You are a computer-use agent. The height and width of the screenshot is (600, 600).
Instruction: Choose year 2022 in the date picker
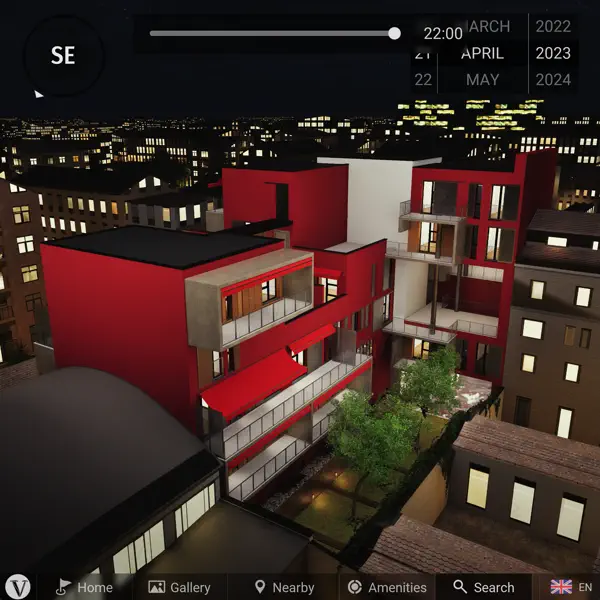pos(553,26)
